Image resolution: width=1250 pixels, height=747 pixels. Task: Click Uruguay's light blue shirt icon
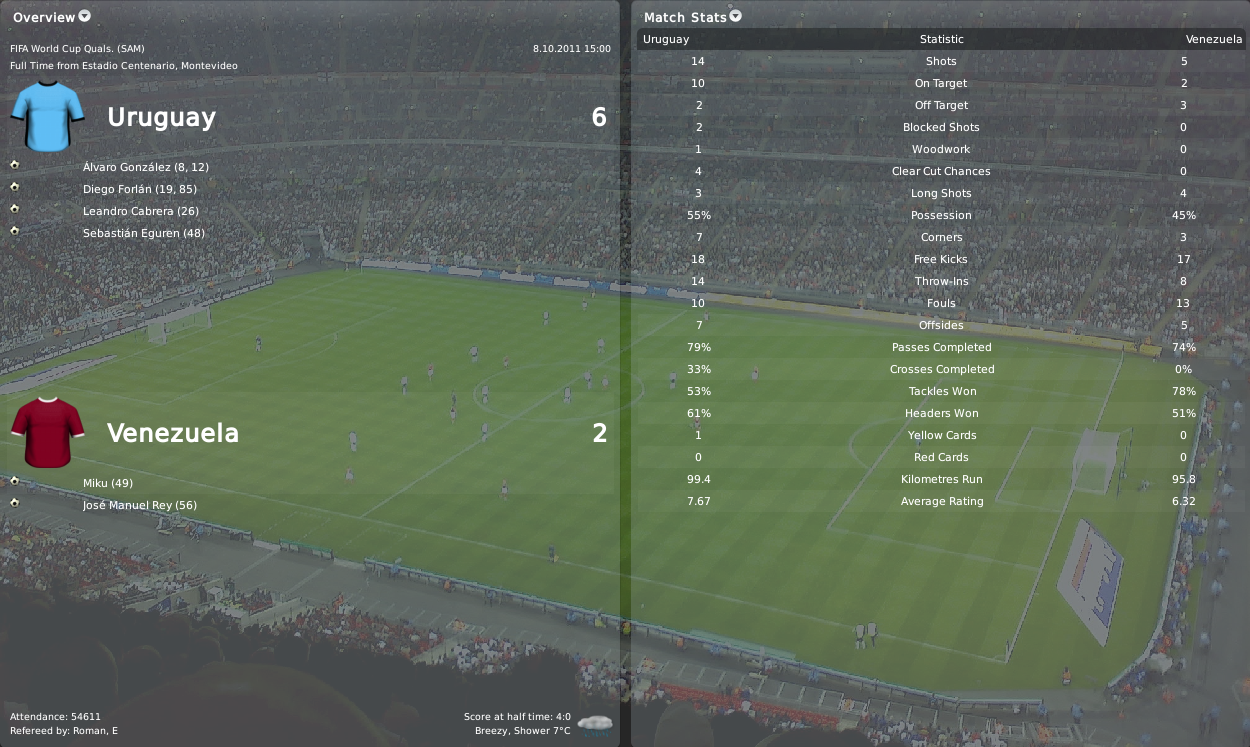pyautogui.click(x=47, y=116)
